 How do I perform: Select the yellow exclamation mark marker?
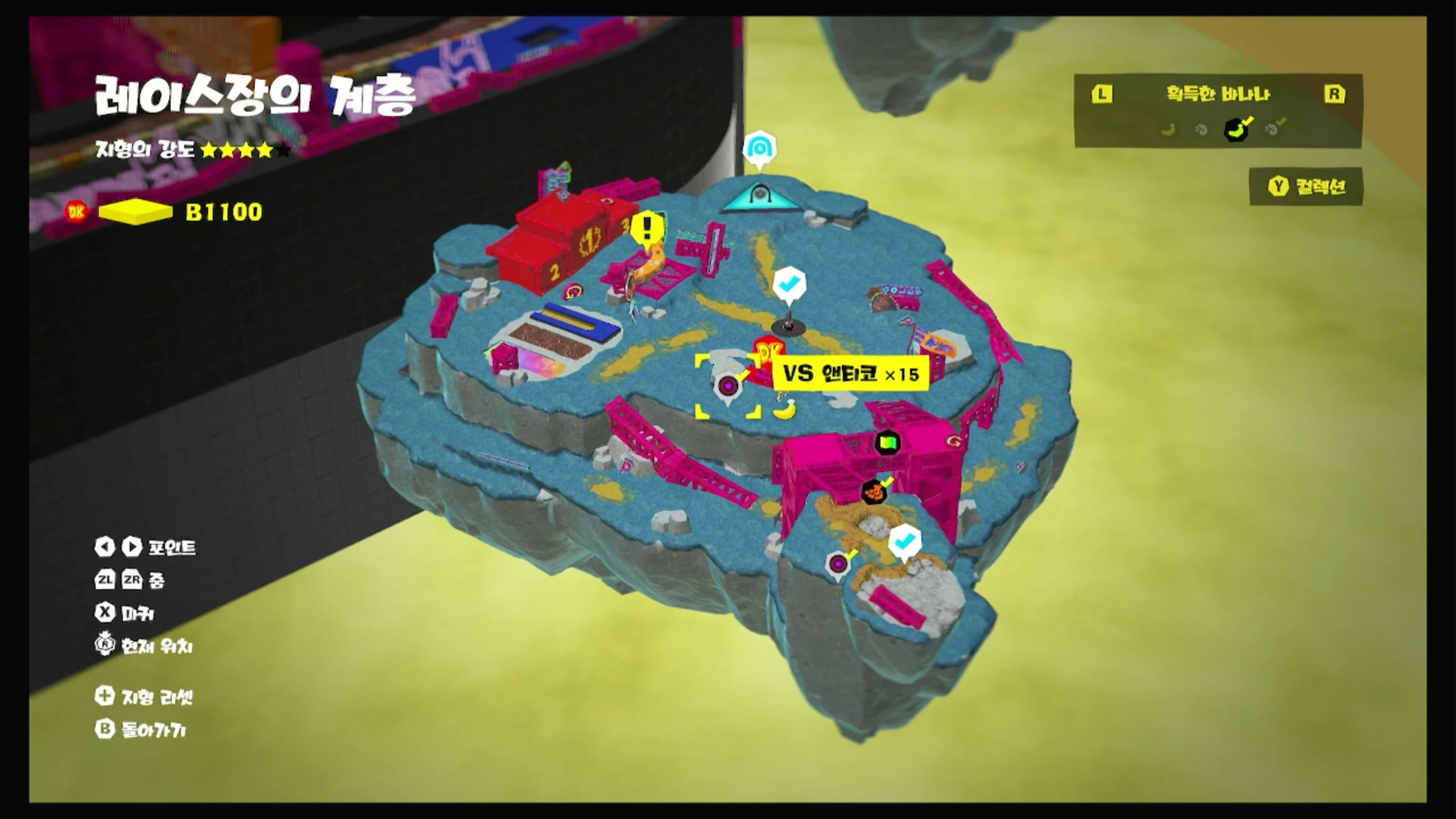[647, 229]
